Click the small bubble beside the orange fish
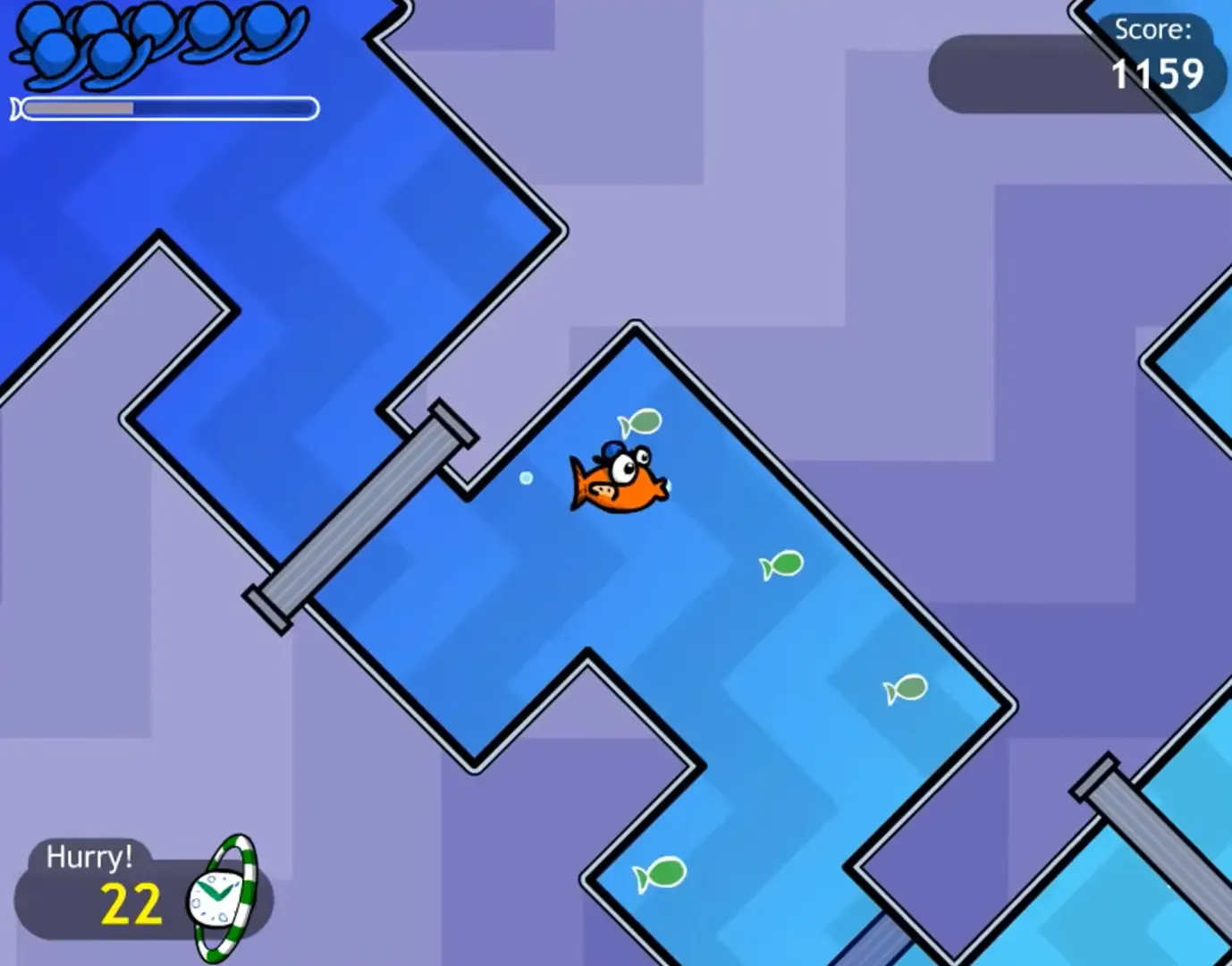1232x966 pixels. [x=527, y=479]
